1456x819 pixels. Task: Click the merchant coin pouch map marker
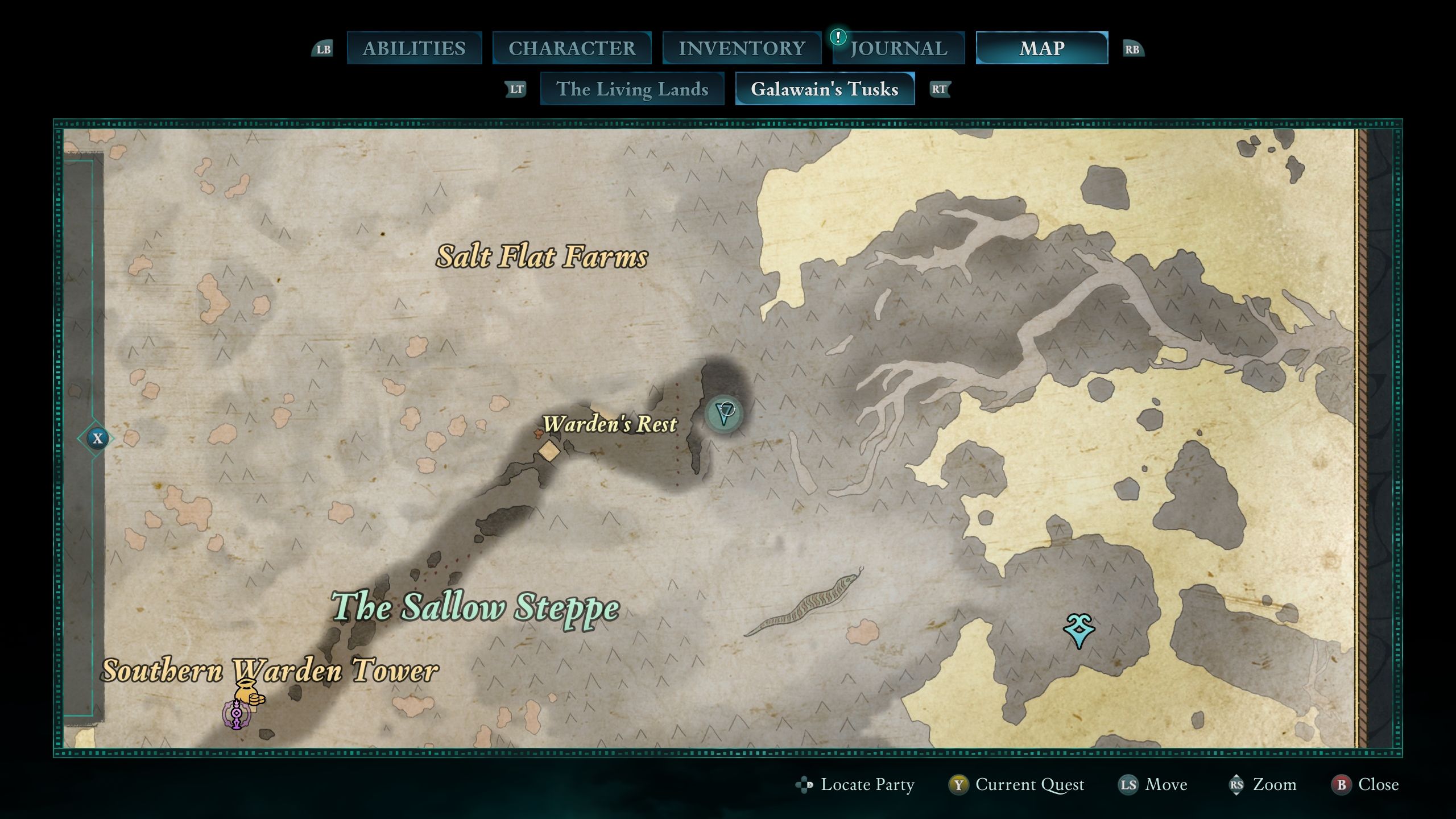coord(249,693)
